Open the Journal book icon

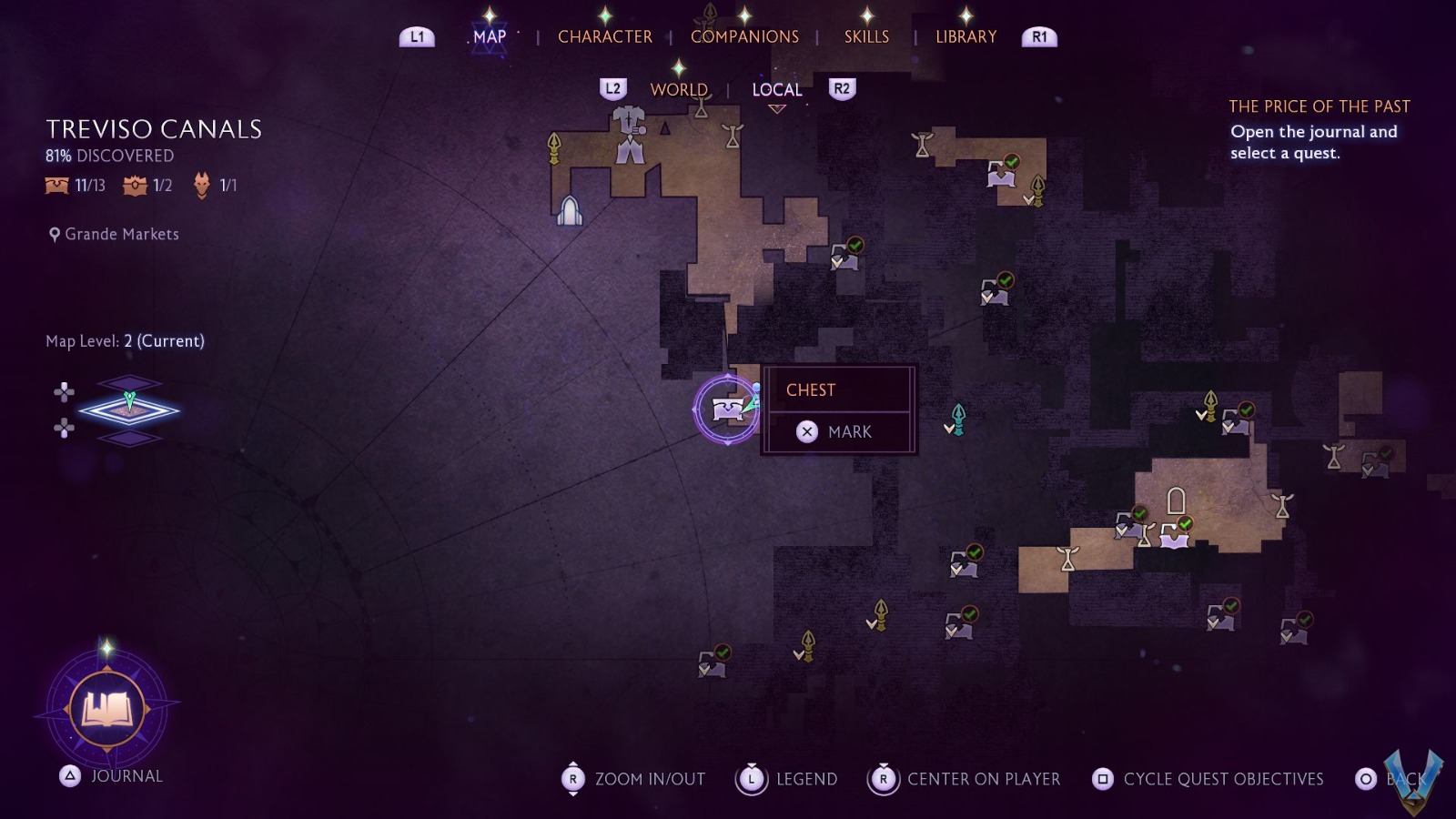click(107, 709)
